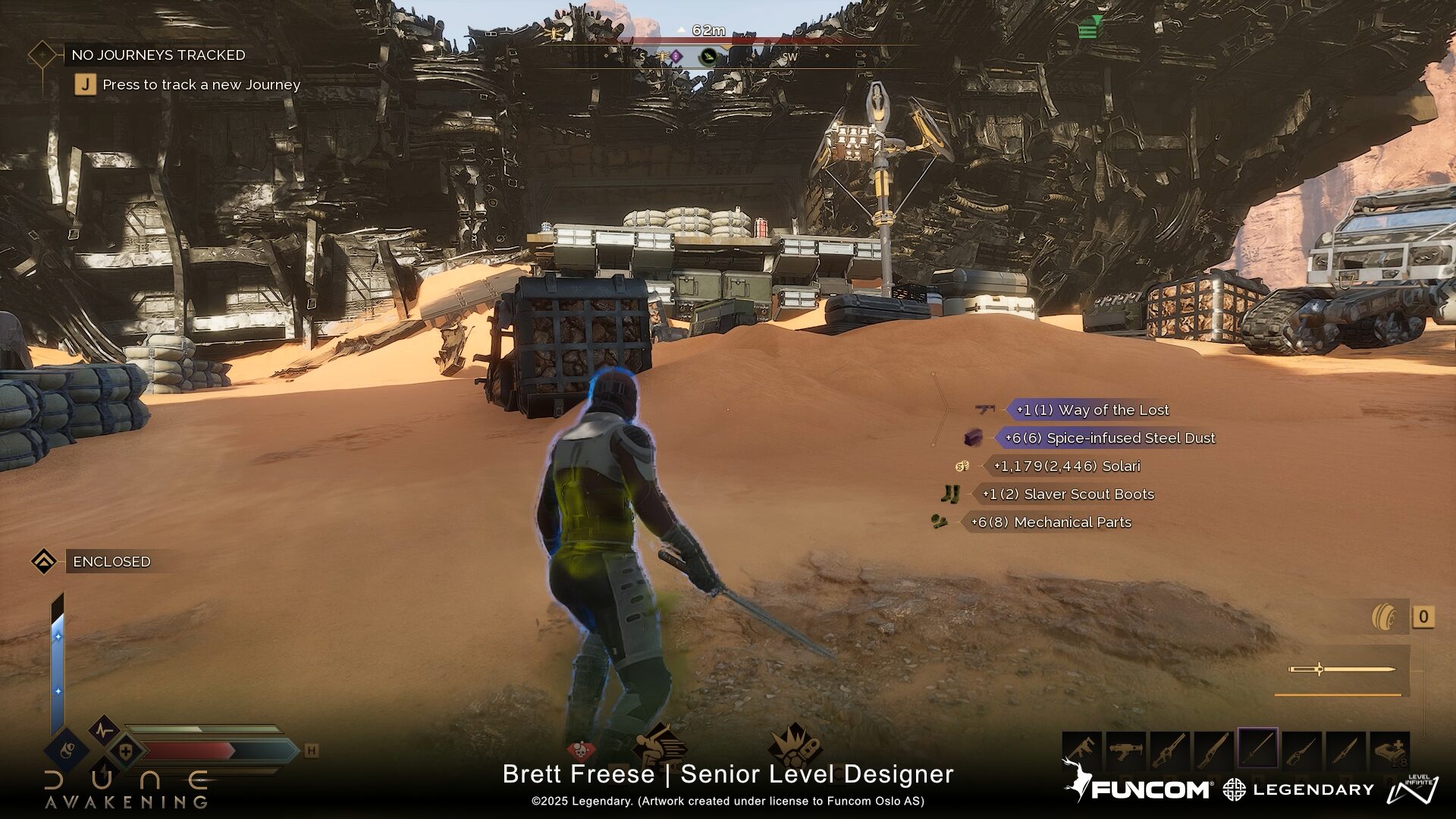Viewport: 1456px width, 819px height.
Task: Equip the short knife hotbar slot
Action: click(x=1345, y=750)
